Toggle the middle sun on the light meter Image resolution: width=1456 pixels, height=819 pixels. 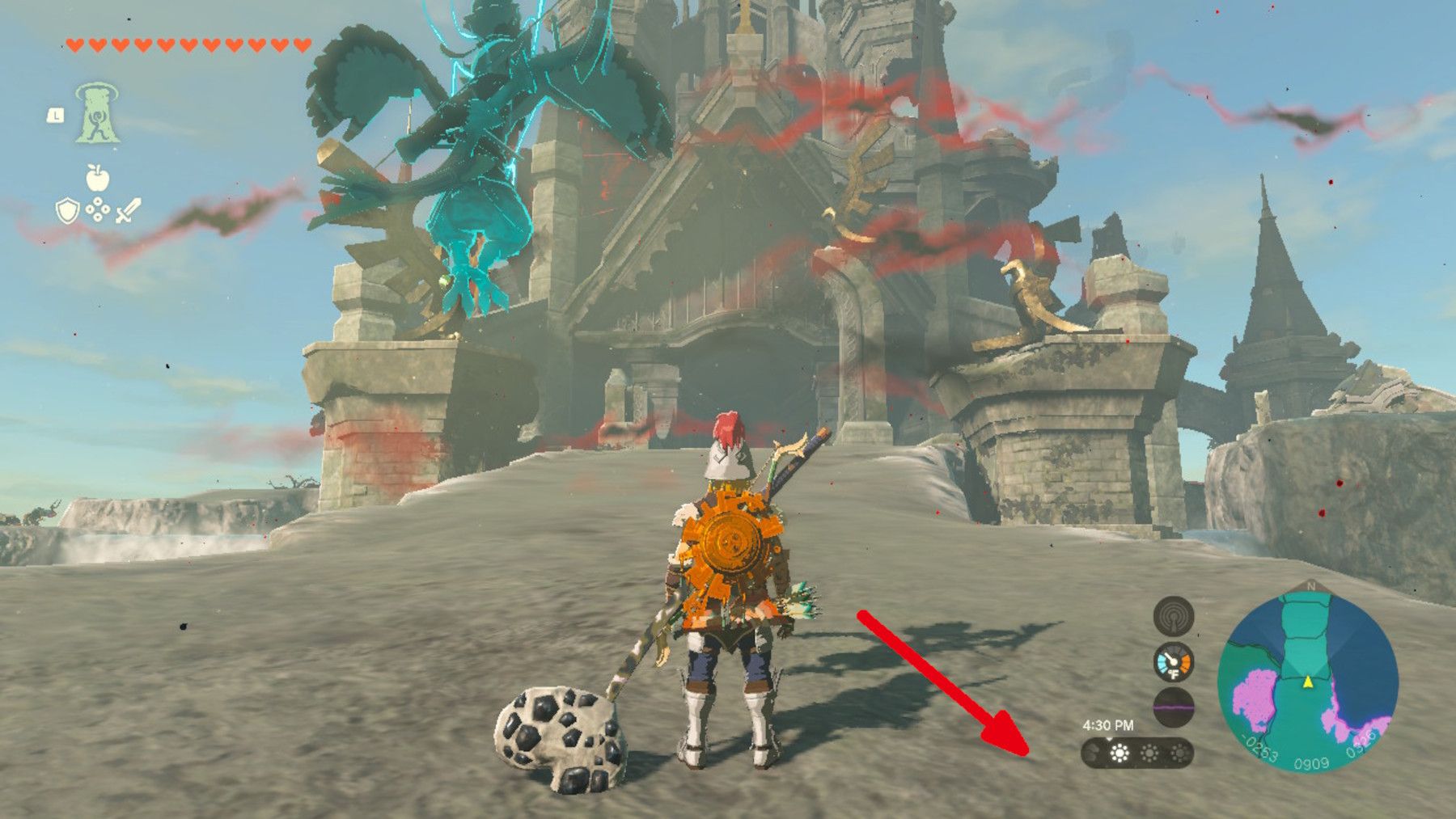[1151, 753]
